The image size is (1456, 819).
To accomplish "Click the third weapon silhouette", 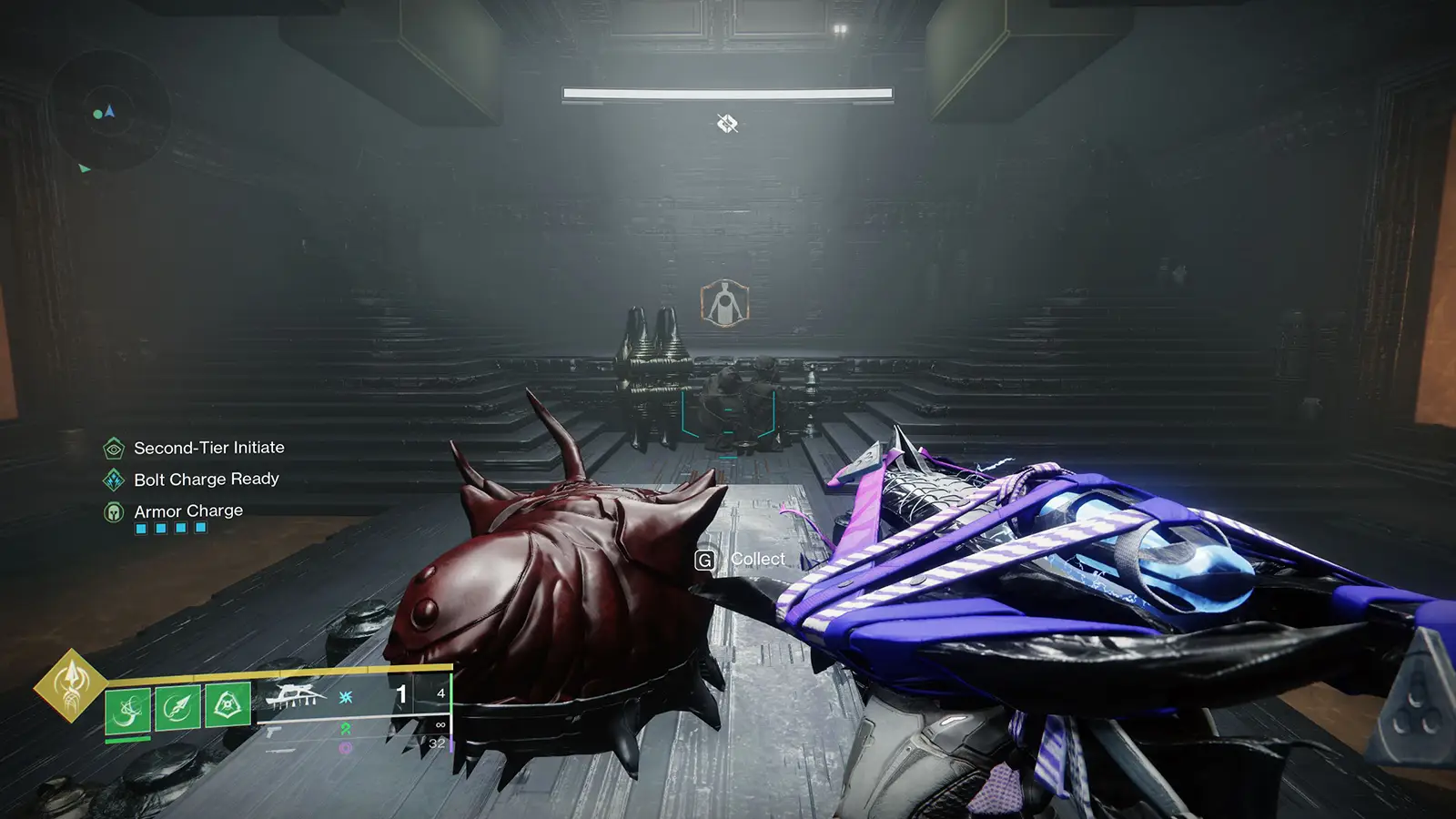I will coord(280,751).
